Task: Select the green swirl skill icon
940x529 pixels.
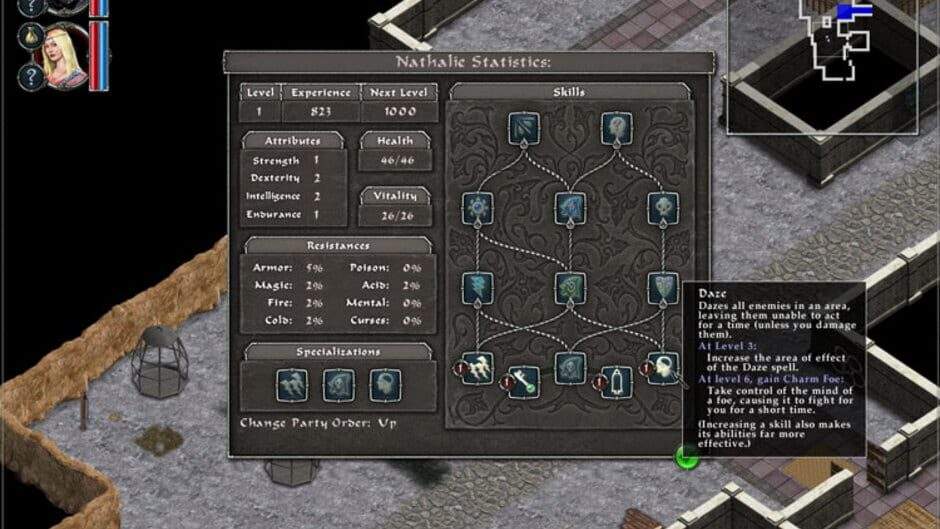Action: pos(570,288)
